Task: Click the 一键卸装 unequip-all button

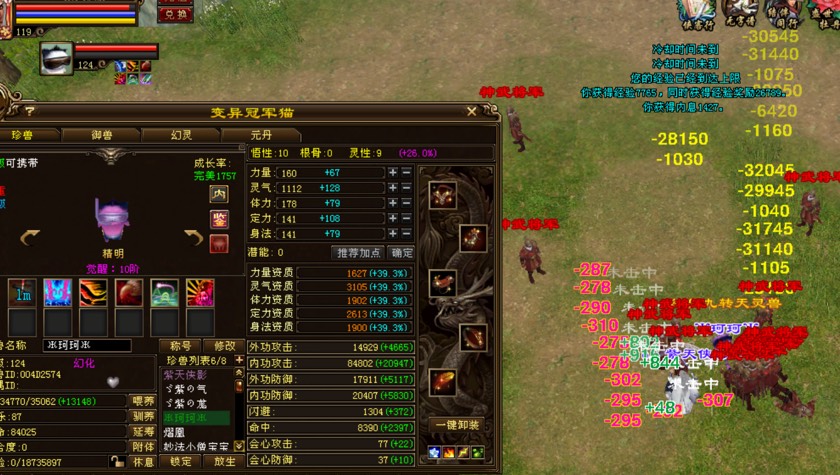Action: click(x=457, y=424)
